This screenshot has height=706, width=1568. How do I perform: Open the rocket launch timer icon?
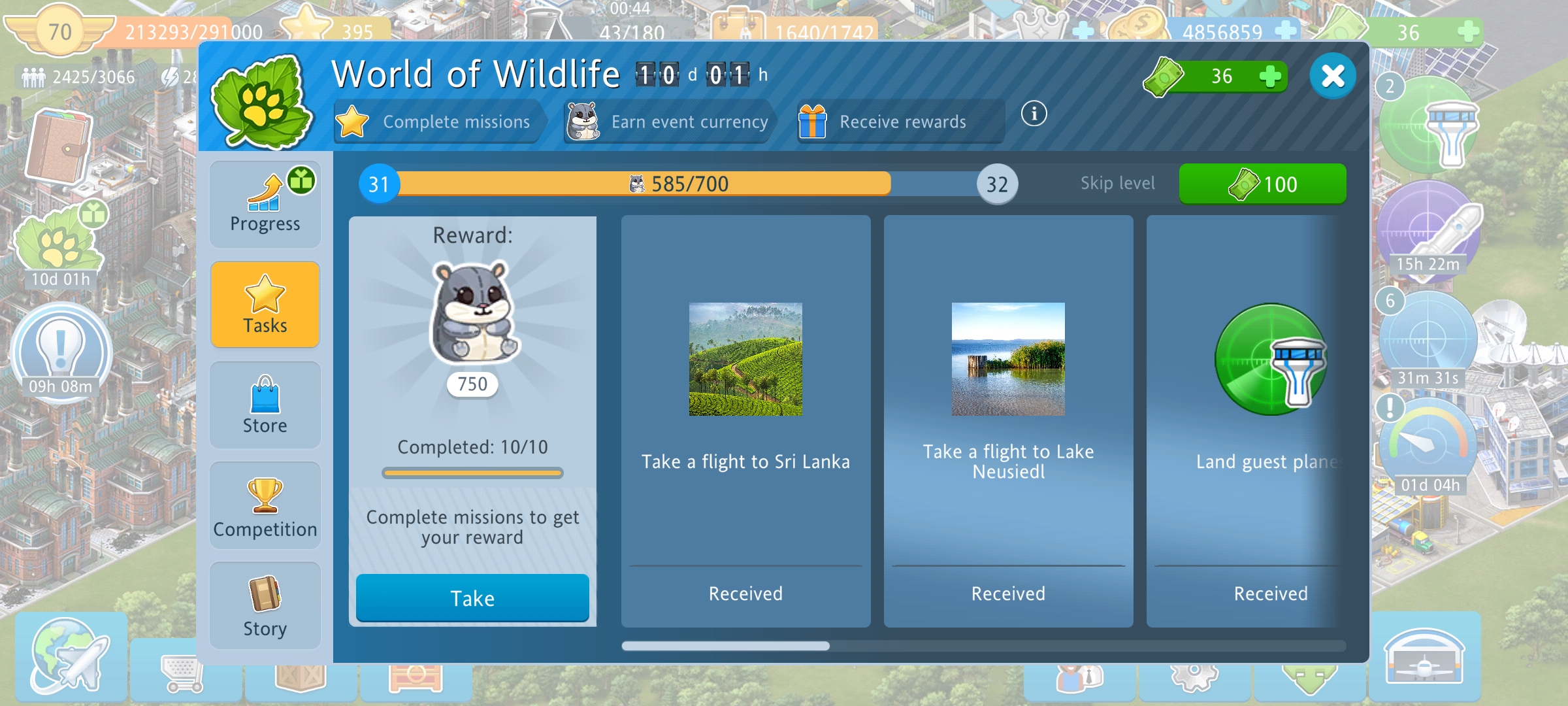(x=1429, y=232)
